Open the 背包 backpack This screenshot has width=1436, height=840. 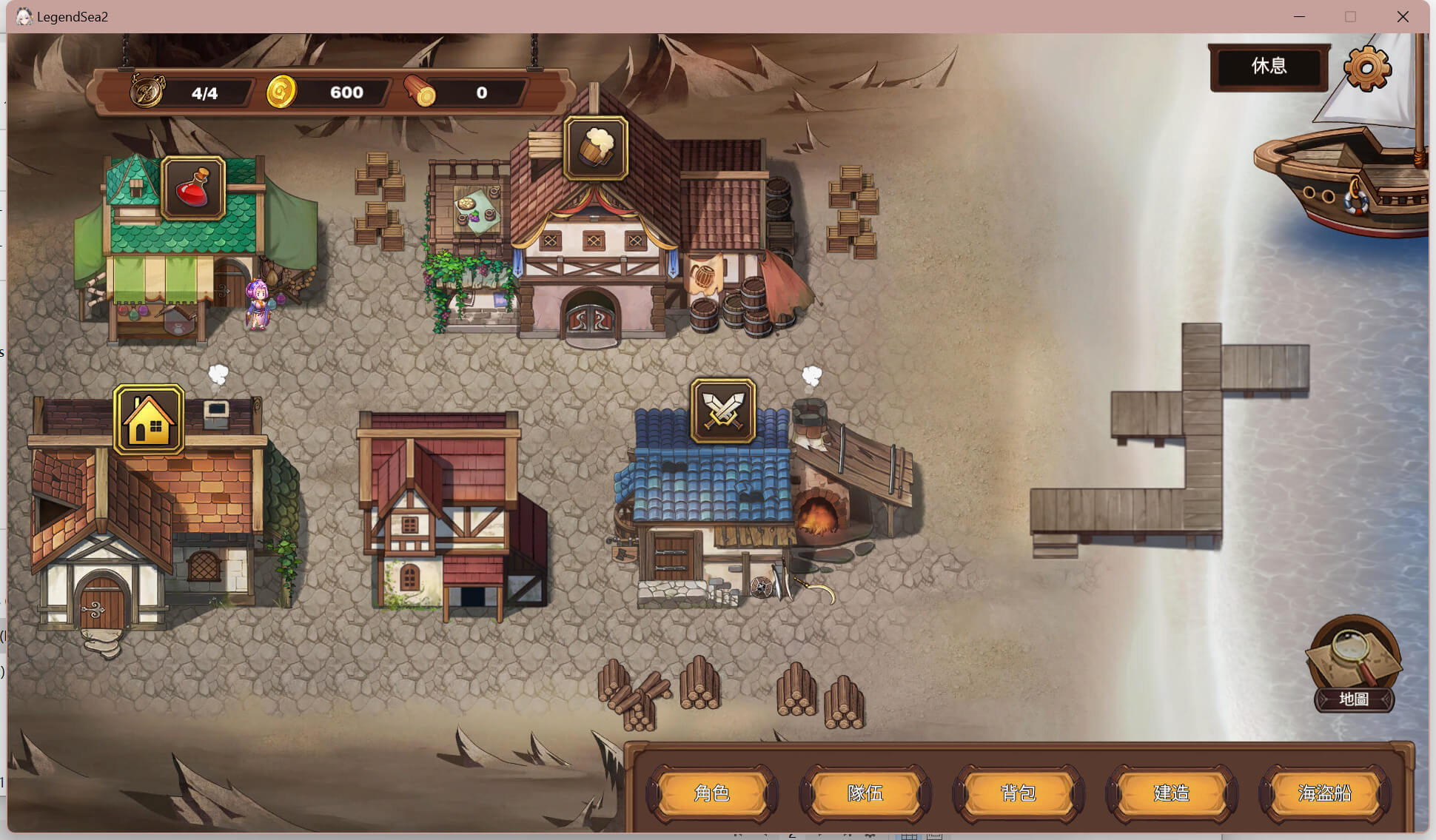(1019, 793)
